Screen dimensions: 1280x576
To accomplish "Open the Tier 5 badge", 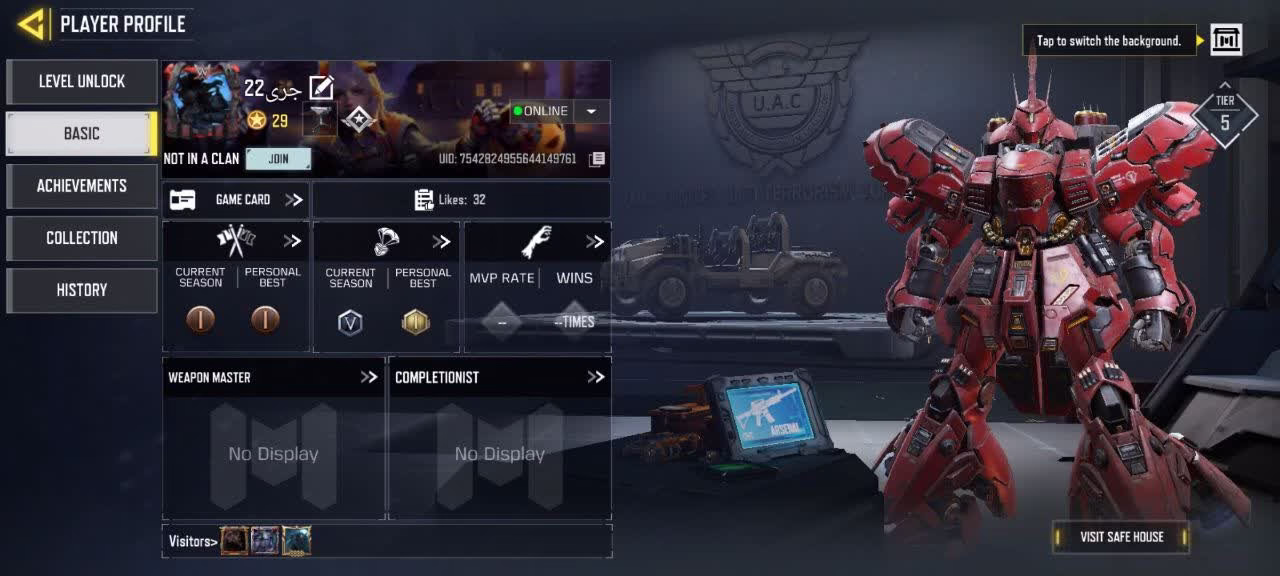I will pos(1224,115).
